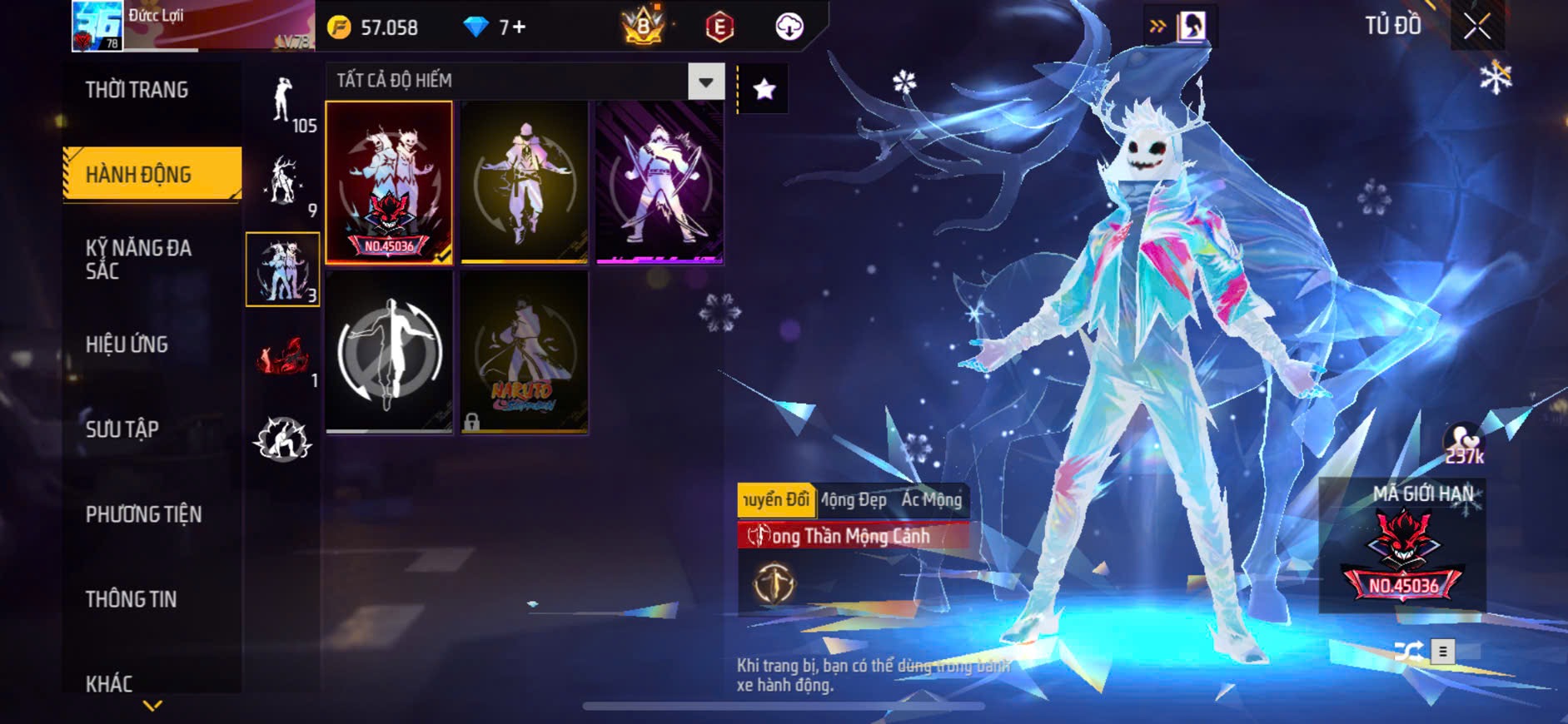Close the Tủ Đồ wardrobe screen

[1476, 27]
